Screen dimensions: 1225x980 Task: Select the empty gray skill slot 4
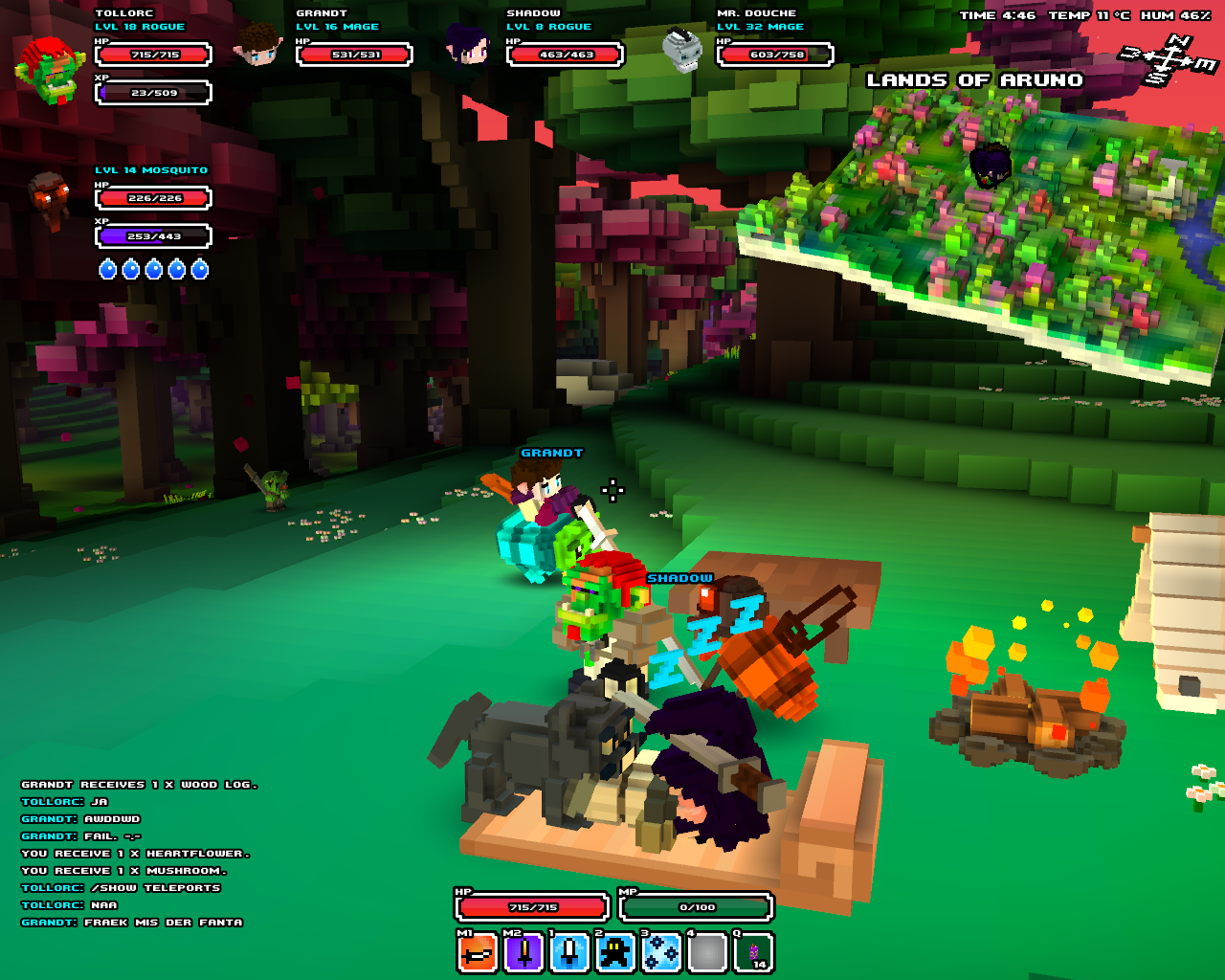click(707, 952)
